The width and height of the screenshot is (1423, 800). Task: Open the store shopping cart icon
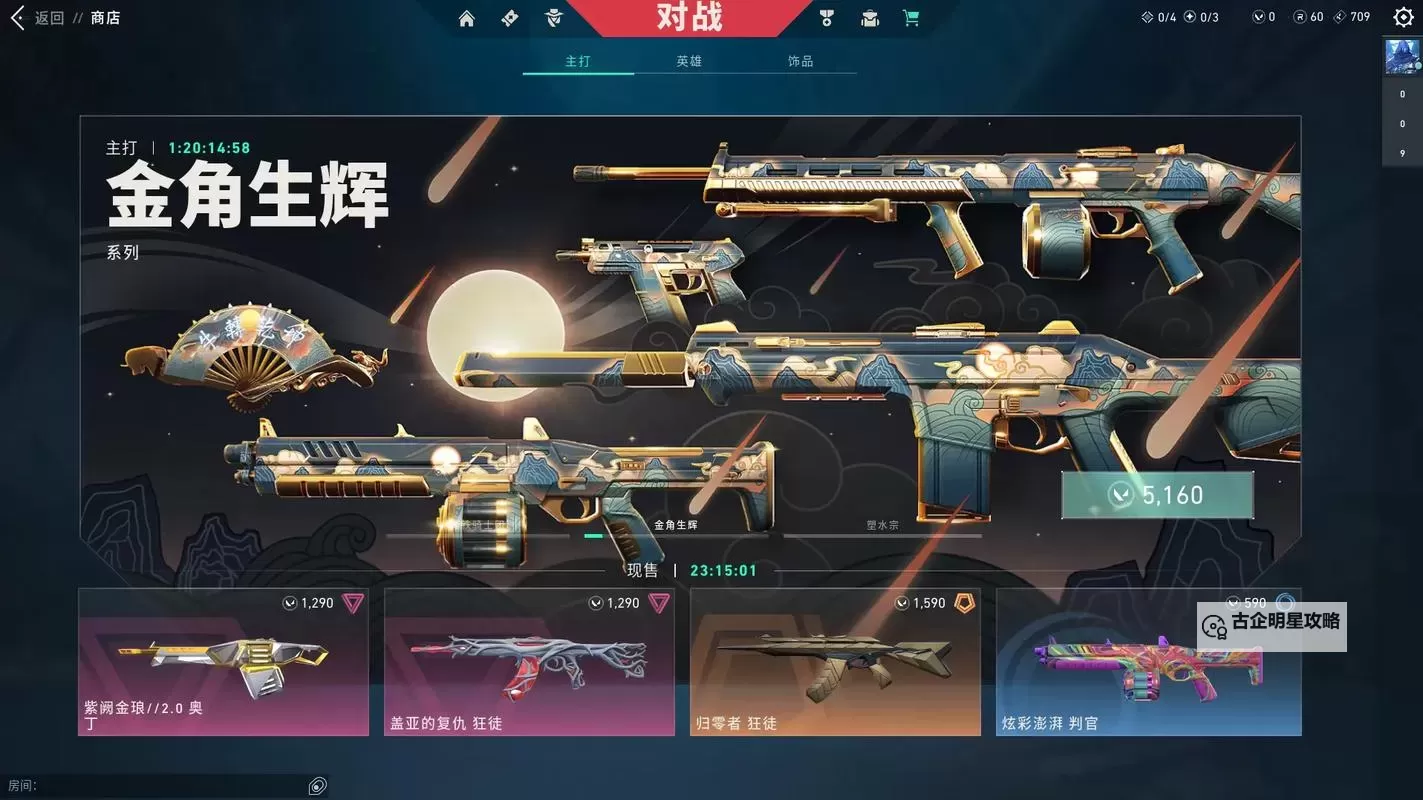click(x=910, y=17)
